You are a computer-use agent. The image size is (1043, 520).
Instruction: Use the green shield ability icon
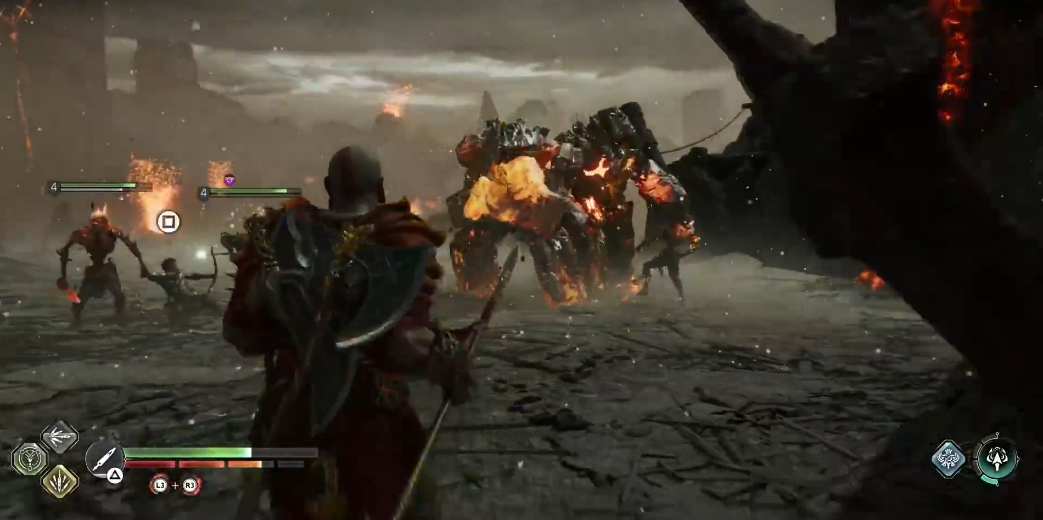pyautogui.click(x=28, y=459)
